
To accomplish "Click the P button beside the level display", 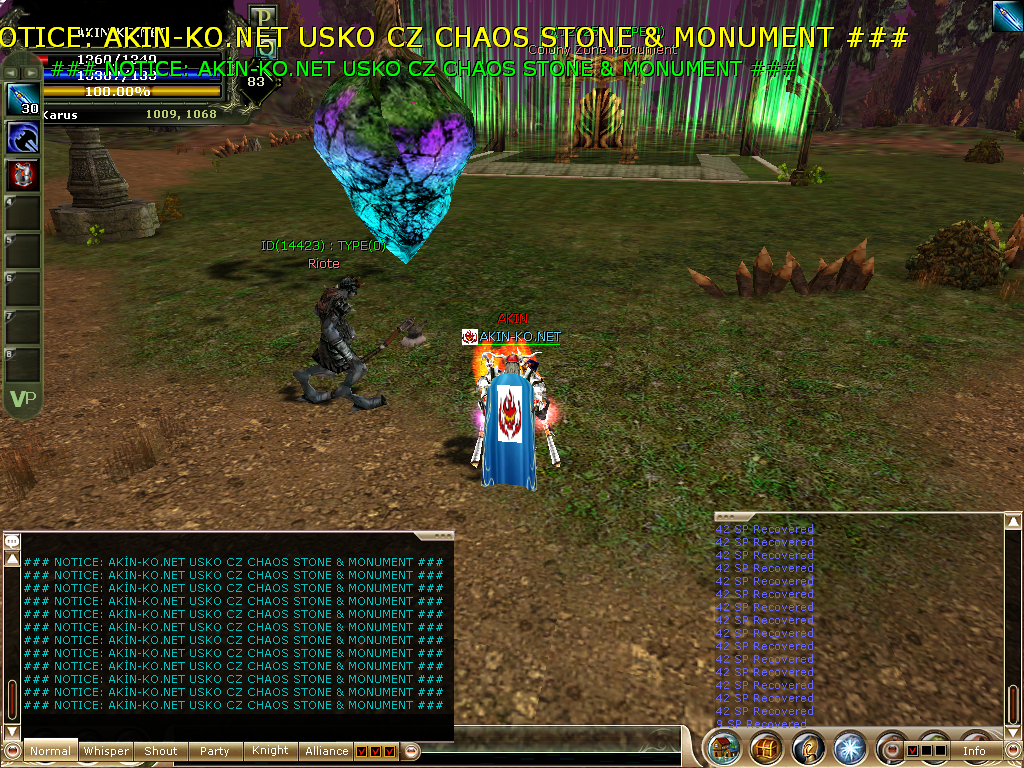I will point(262,18).
